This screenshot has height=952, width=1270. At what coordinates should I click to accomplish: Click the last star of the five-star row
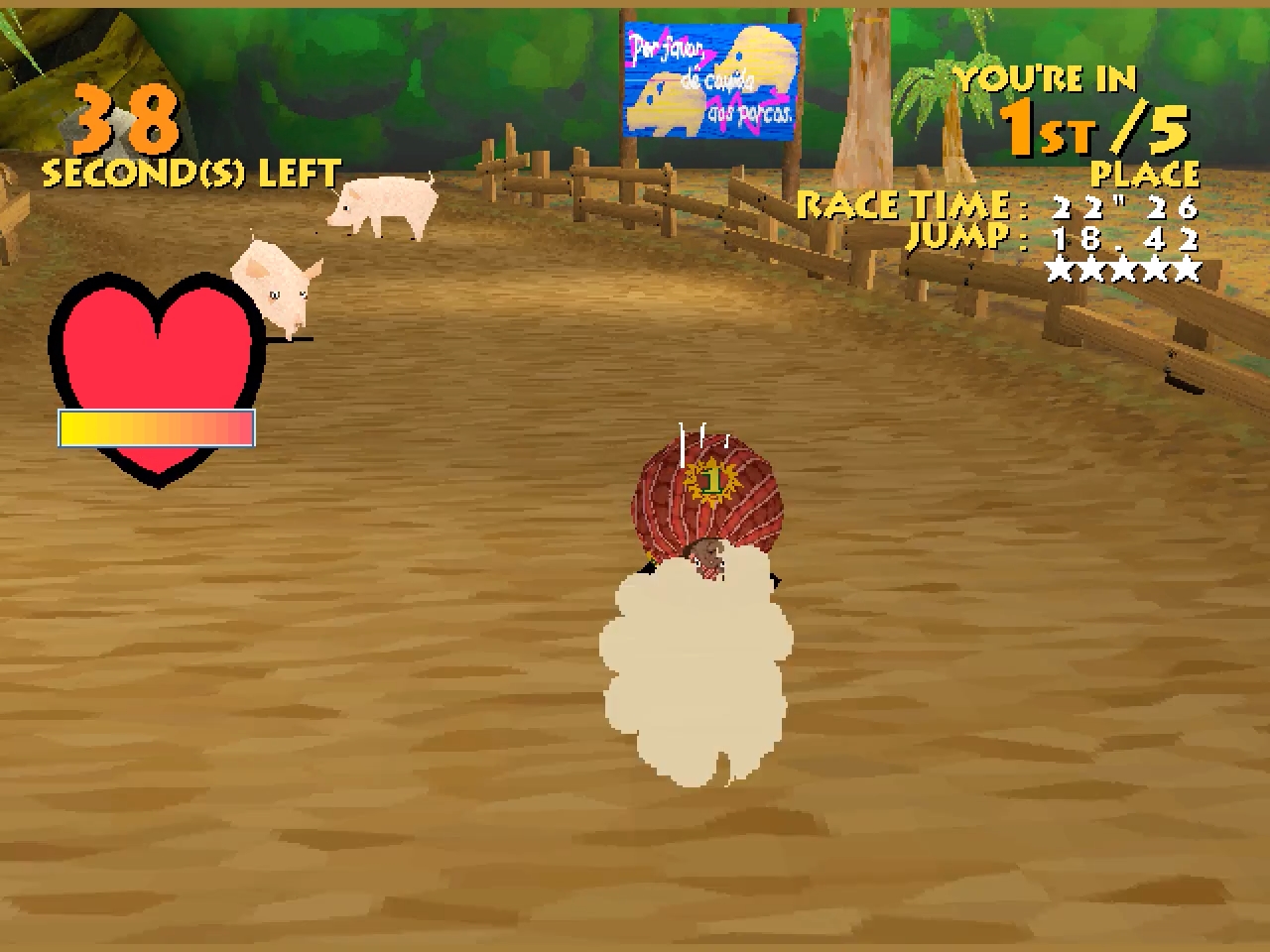pos(1191,266)
